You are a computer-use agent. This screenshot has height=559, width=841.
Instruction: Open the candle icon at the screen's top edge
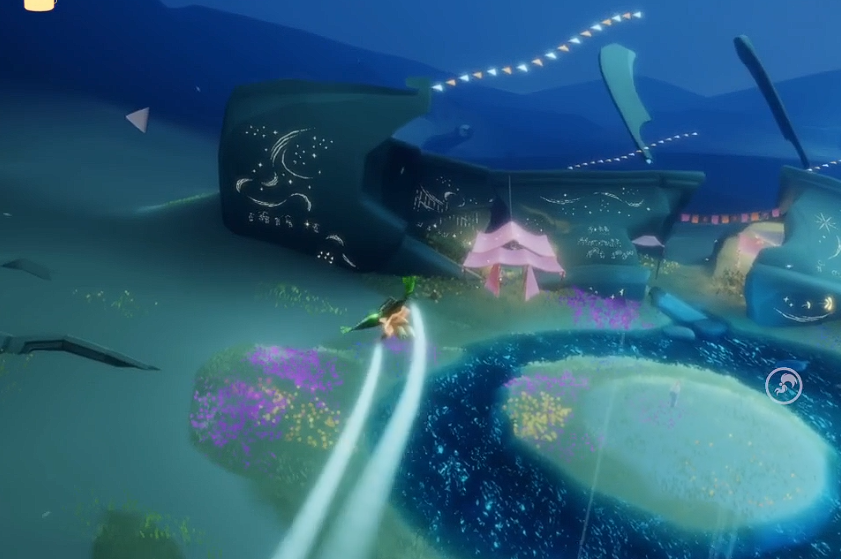[x=40, y=4]
